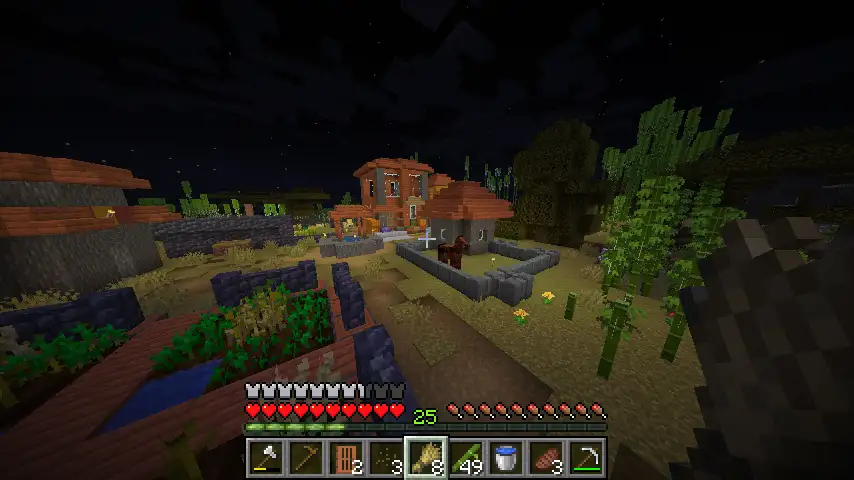Select the wooden pickaxe hotbar slot
Viewport: 854px width, 480px height.
[x=306, y=458]
